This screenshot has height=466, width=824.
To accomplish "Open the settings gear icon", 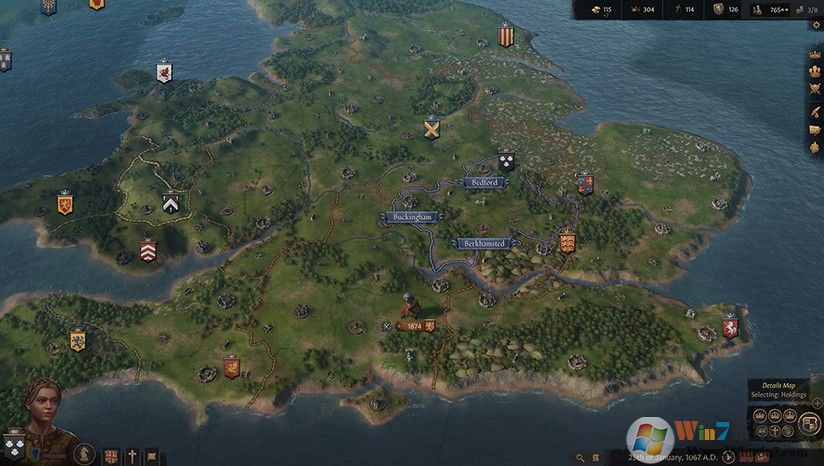I will pos(815,24).
